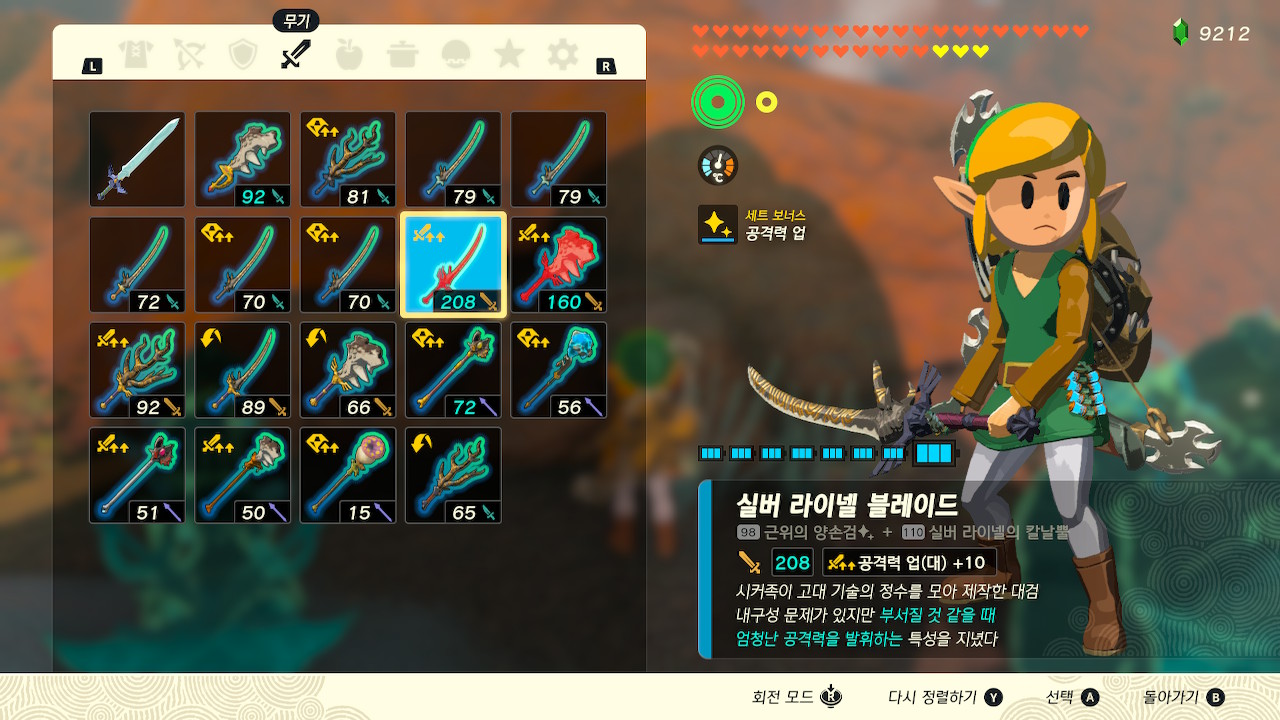Pick the 50 attack spear slot
Viewport: 1280px width, 720px height.
[242, 476]
